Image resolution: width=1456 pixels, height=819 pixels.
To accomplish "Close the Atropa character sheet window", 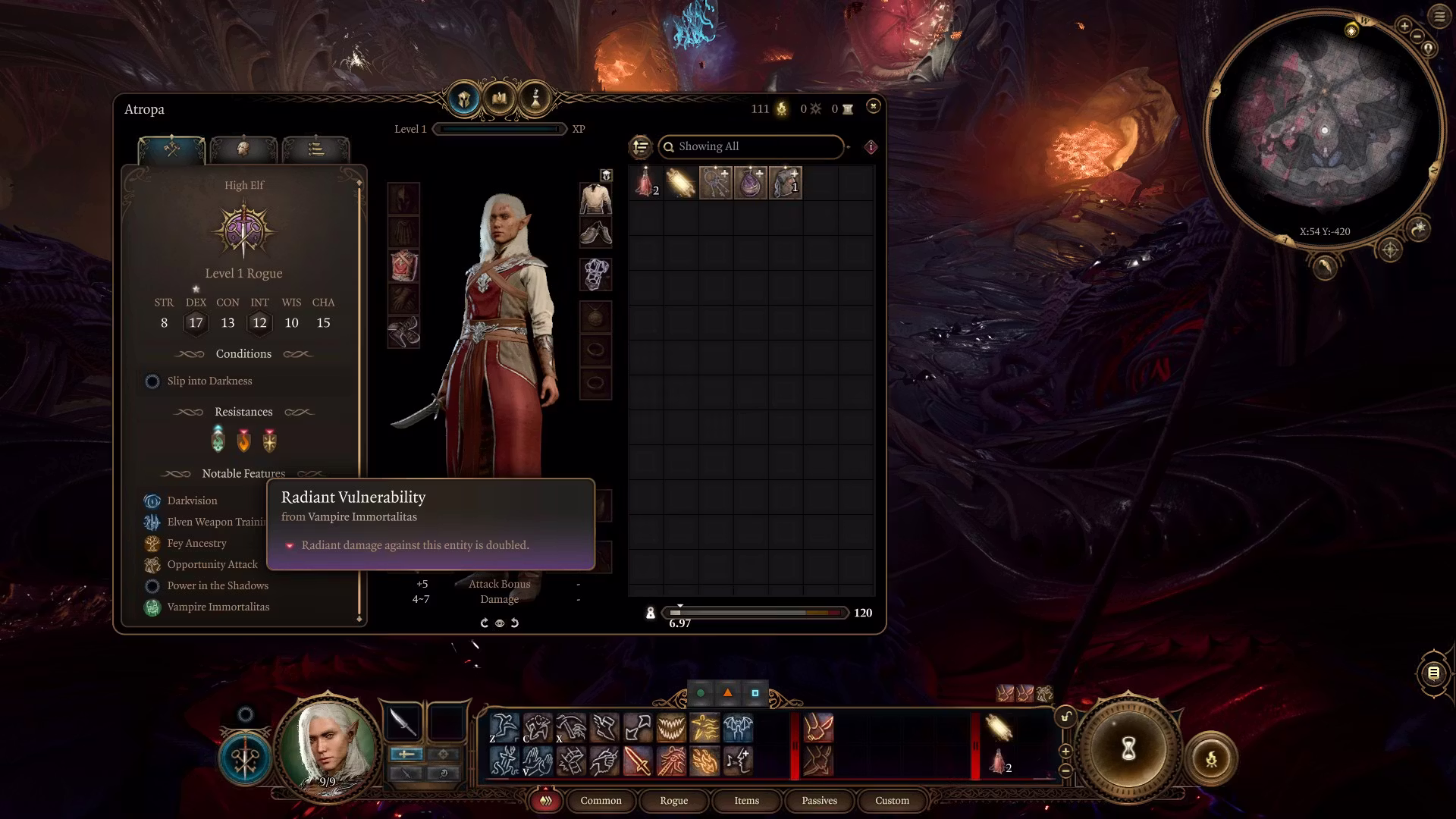I will (x=873, y=106).
